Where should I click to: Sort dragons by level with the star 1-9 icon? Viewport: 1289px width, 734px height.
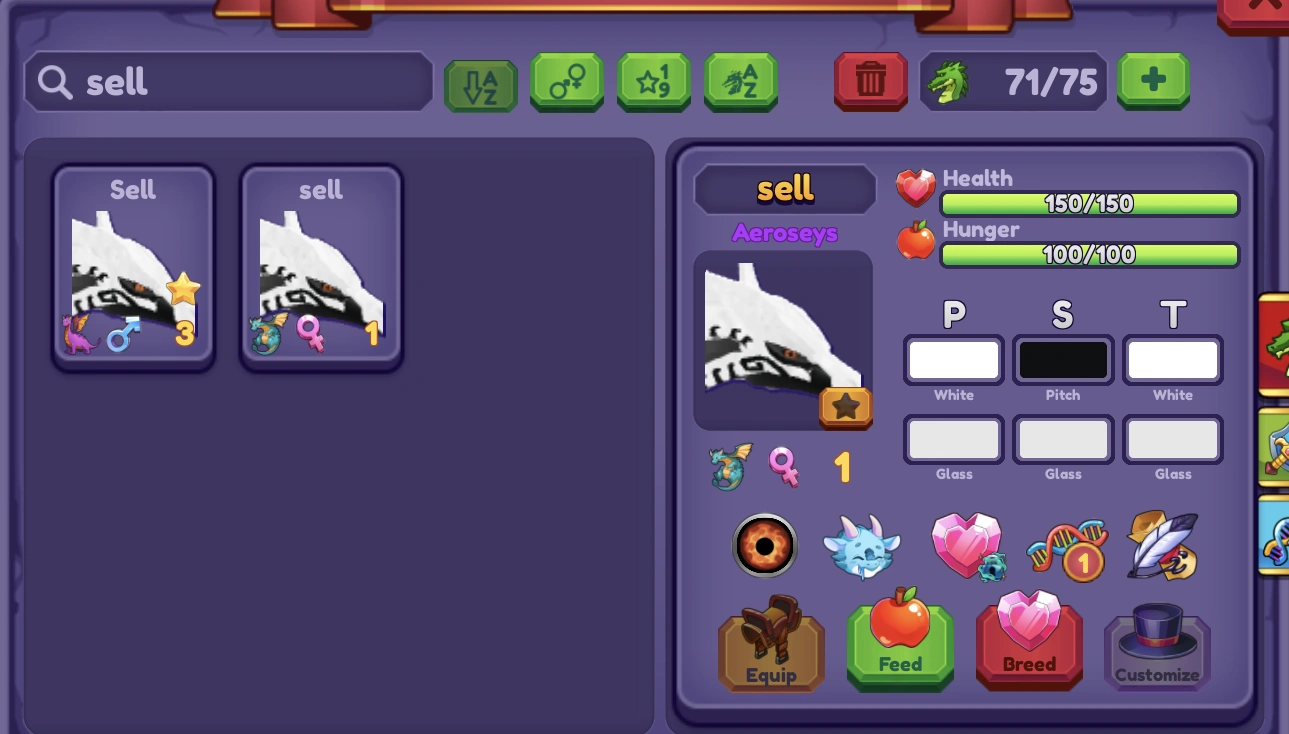tap(654, 81)
